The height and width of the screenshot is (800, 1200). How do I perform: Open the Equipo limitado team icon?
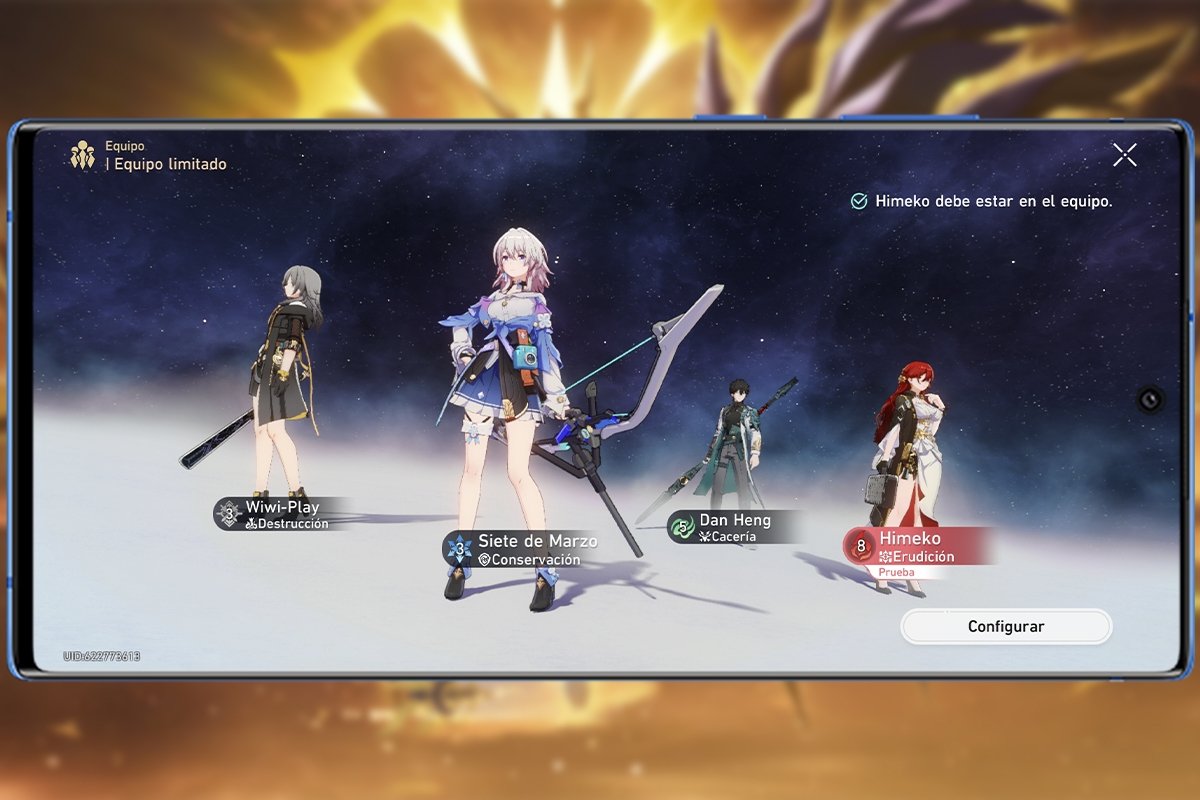coord(82,155)
